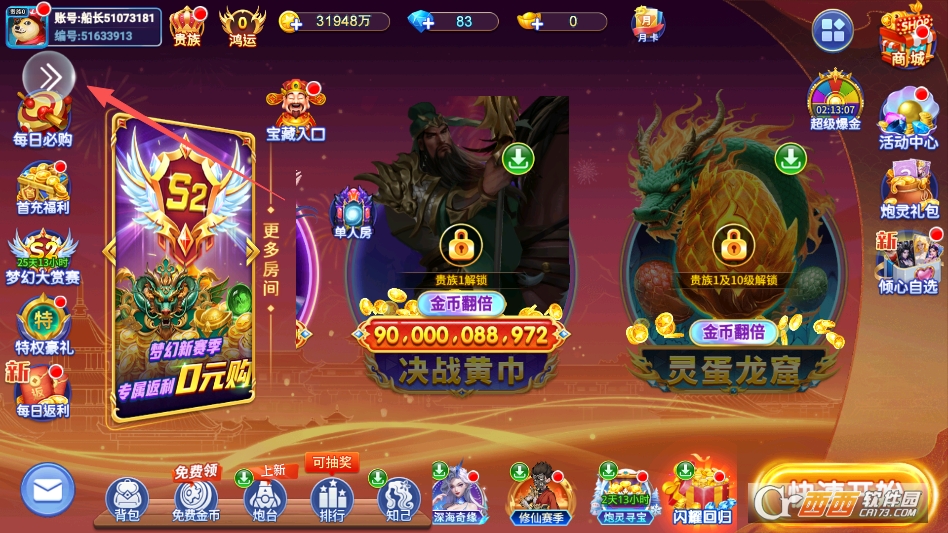Open the 炮台 cannon menu
This screenshot has width=948, height=533.
coord(264,498)
